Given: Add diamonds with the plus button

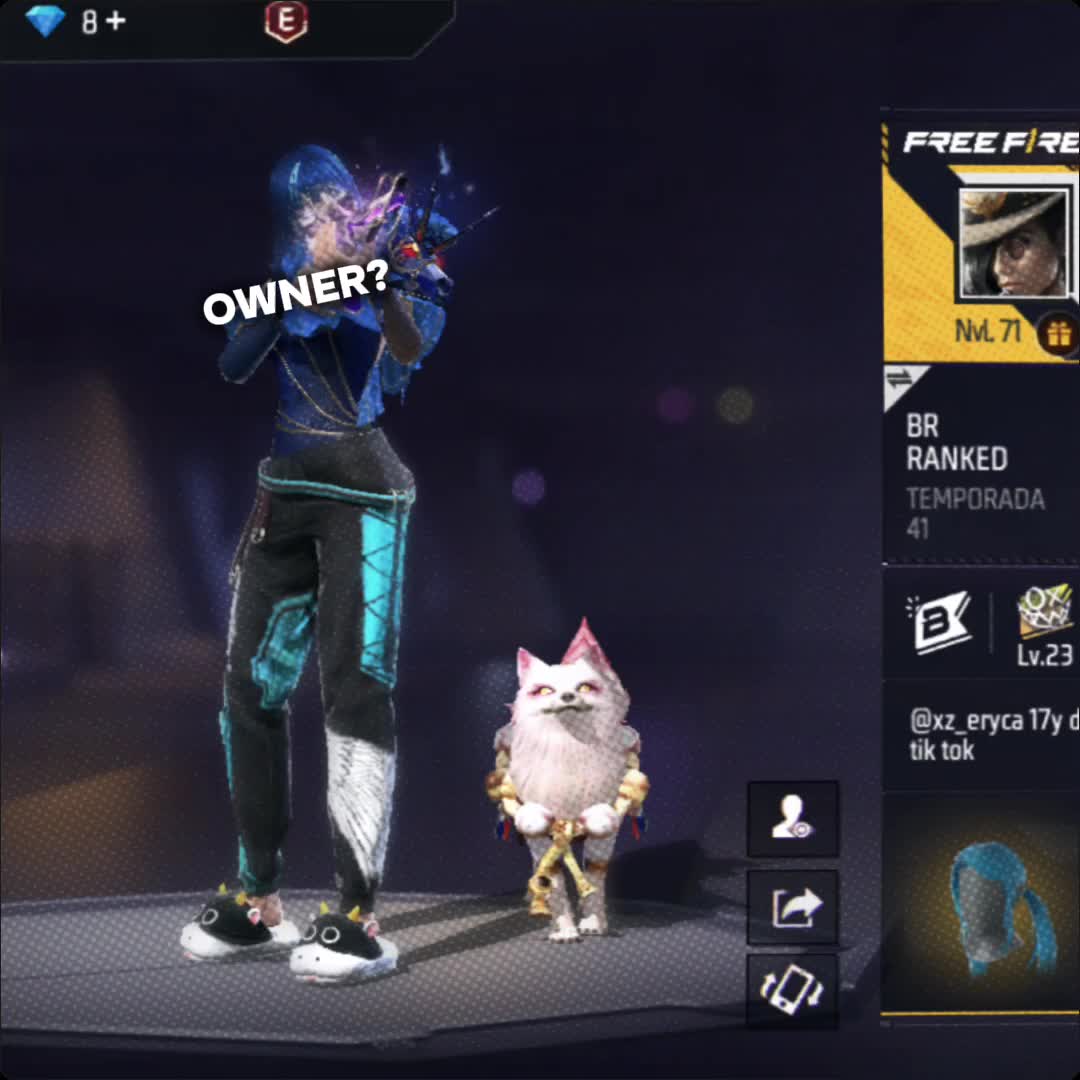Looking at the screenshot, I should (x=116, y=21).
